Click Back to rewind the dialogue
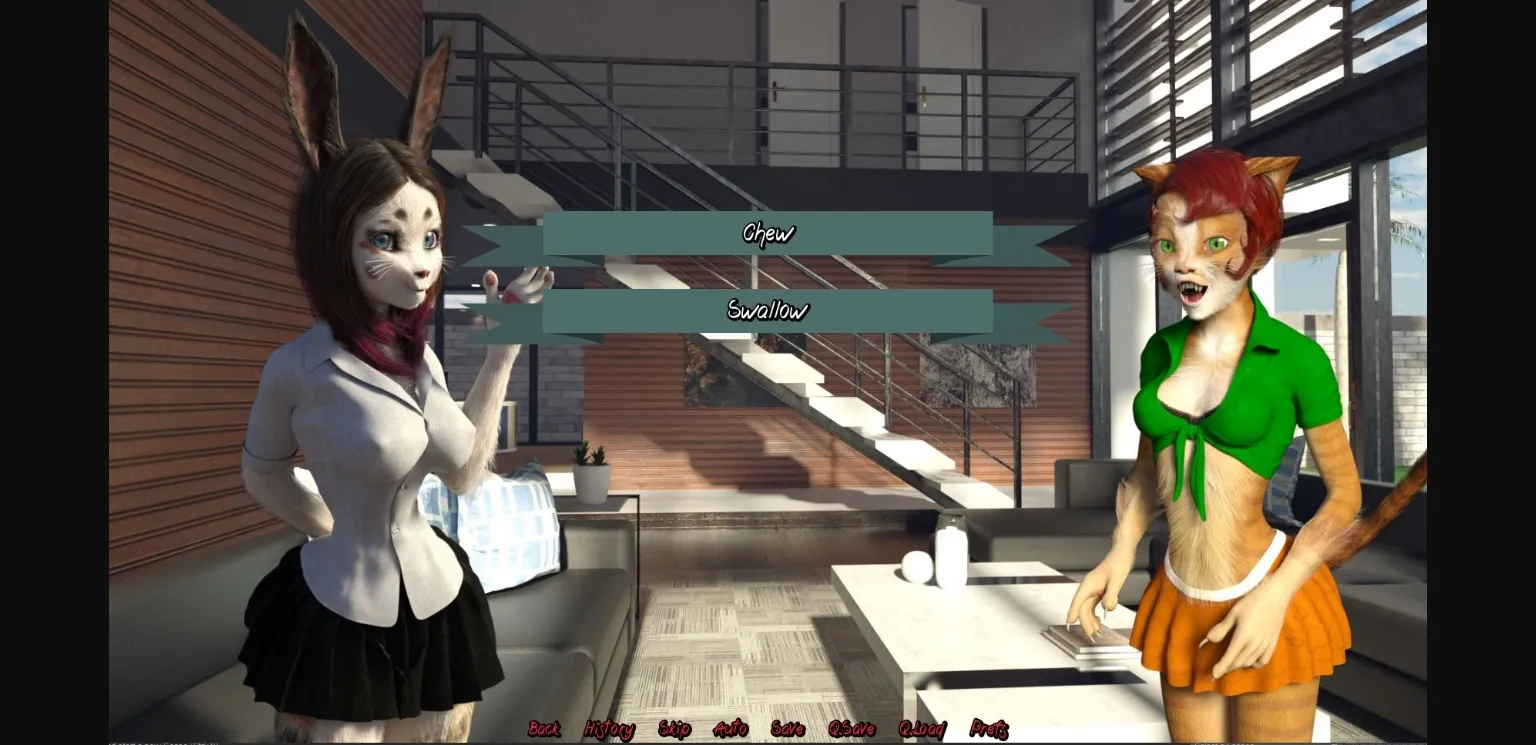This screenshot has height=745, width=1536. pos(545,730)
